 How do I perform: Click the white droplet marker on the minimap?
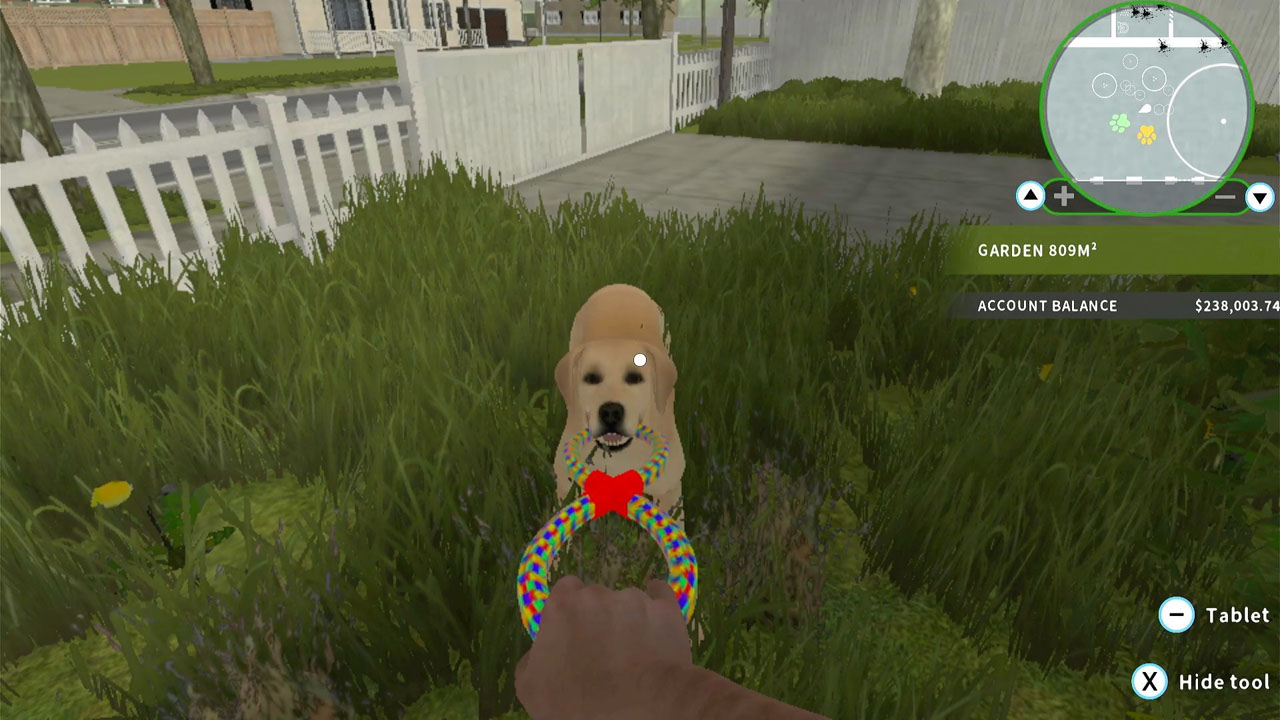(1145, 107)
